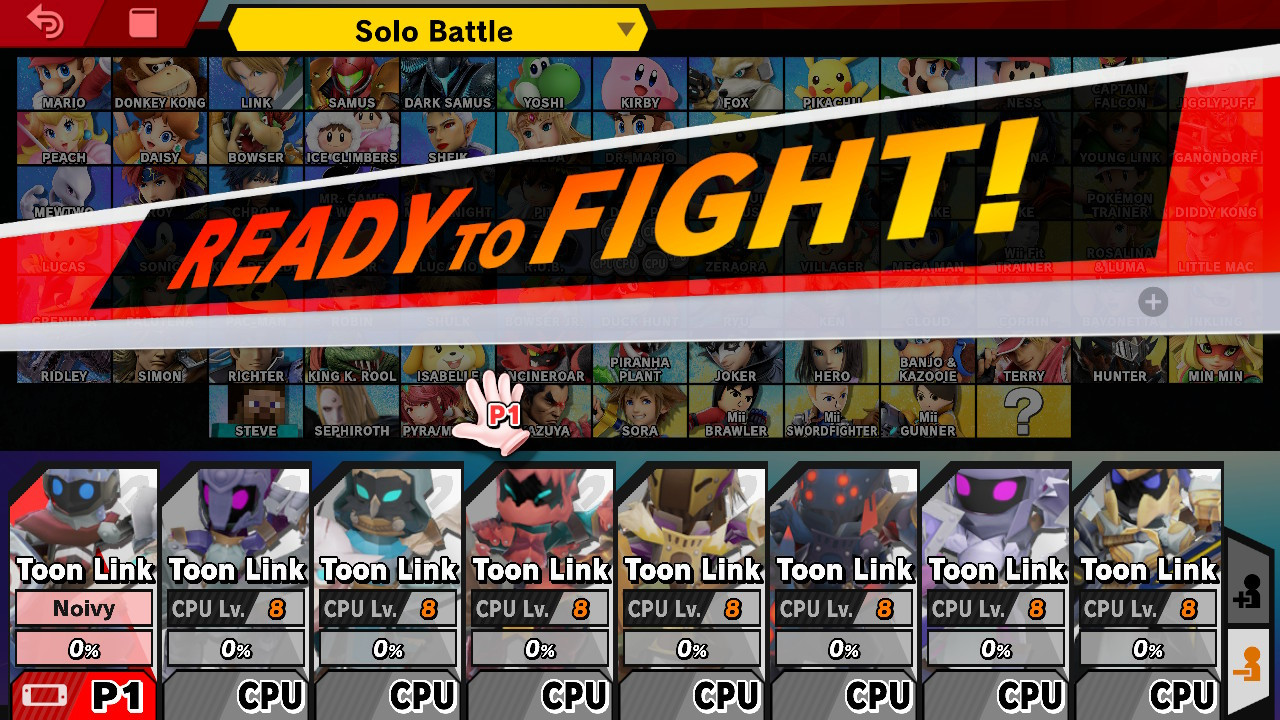This screenshot has height=720, width=1280.
Task: Select Kirby's character portrait
Action: (640, 82)
